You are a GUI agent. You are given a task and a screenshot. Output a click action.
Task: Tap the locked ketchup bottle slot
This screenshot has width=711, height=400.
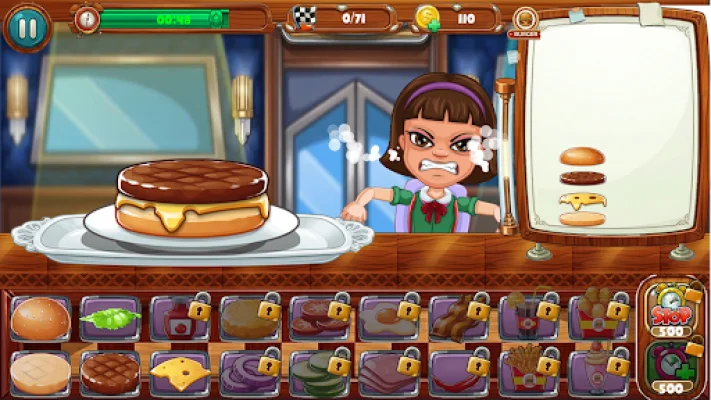(x=180, y=318)
